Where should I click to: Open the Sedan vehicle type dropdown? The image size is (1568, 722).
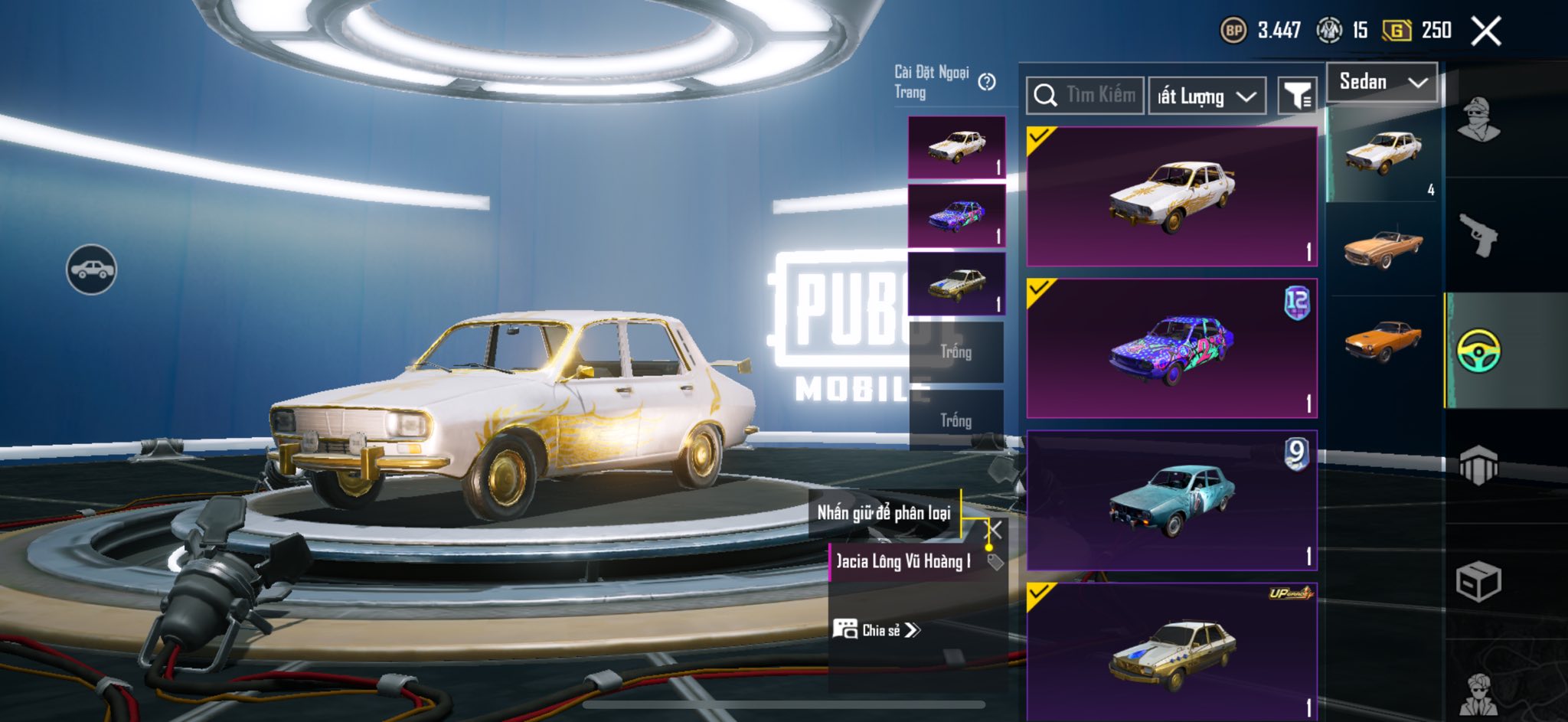1383,82
